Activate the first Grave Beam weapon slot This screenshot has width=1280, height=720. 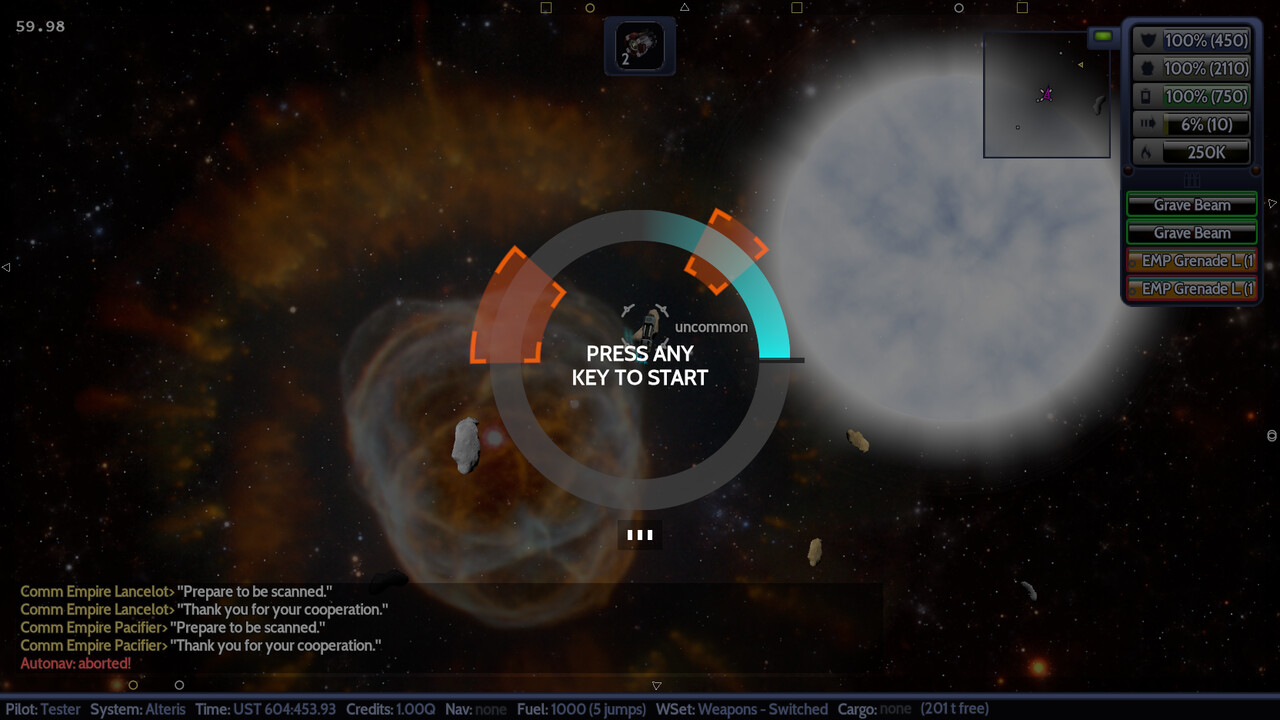click(x=1191, y=204)
